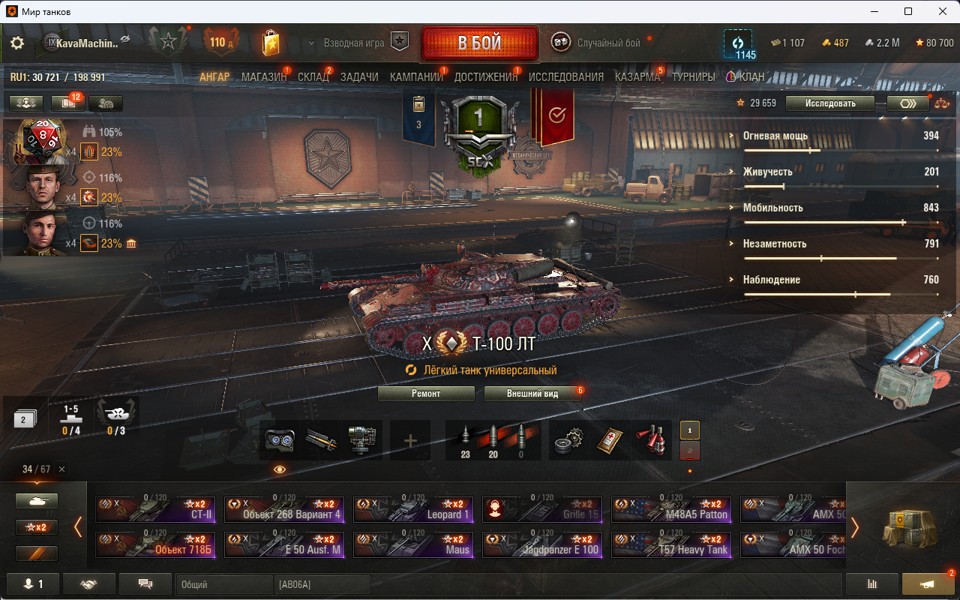Open the settings gear menu
Viewport: 960px width, 600px height.
tap(17, 43)
